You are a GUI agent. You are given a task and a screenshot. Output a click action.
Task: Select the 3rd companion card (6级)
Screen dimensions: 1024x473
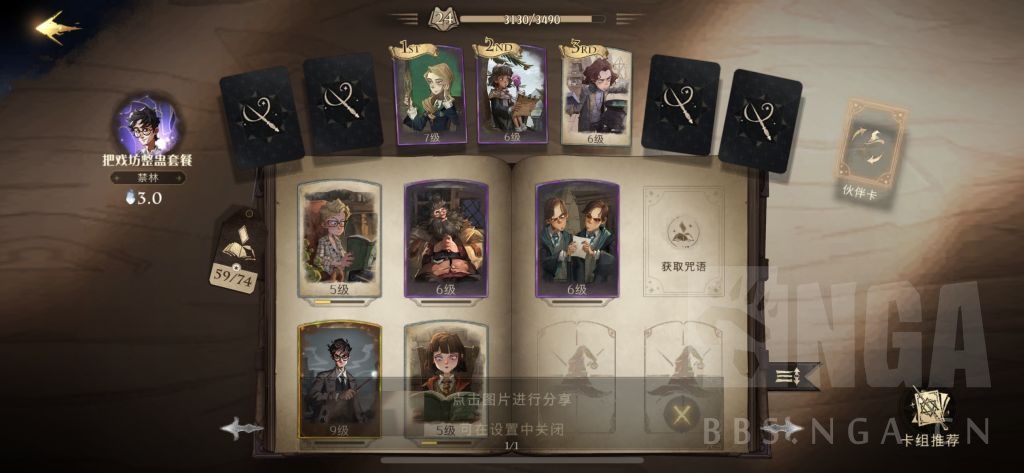tap(597, 95)
